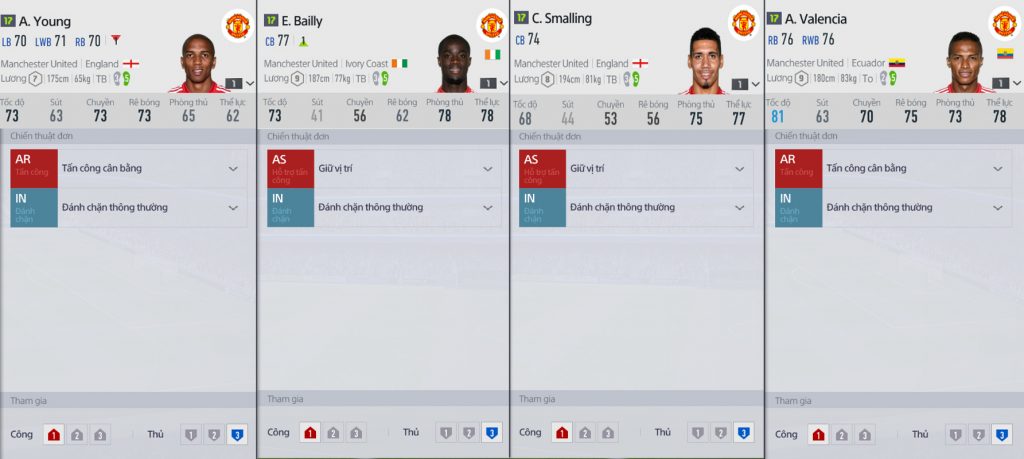Open A. Valencia's Đánh chặn thông thường dropdown
The width and height of the screenshot is (1024, 459).
coord(996,207)
